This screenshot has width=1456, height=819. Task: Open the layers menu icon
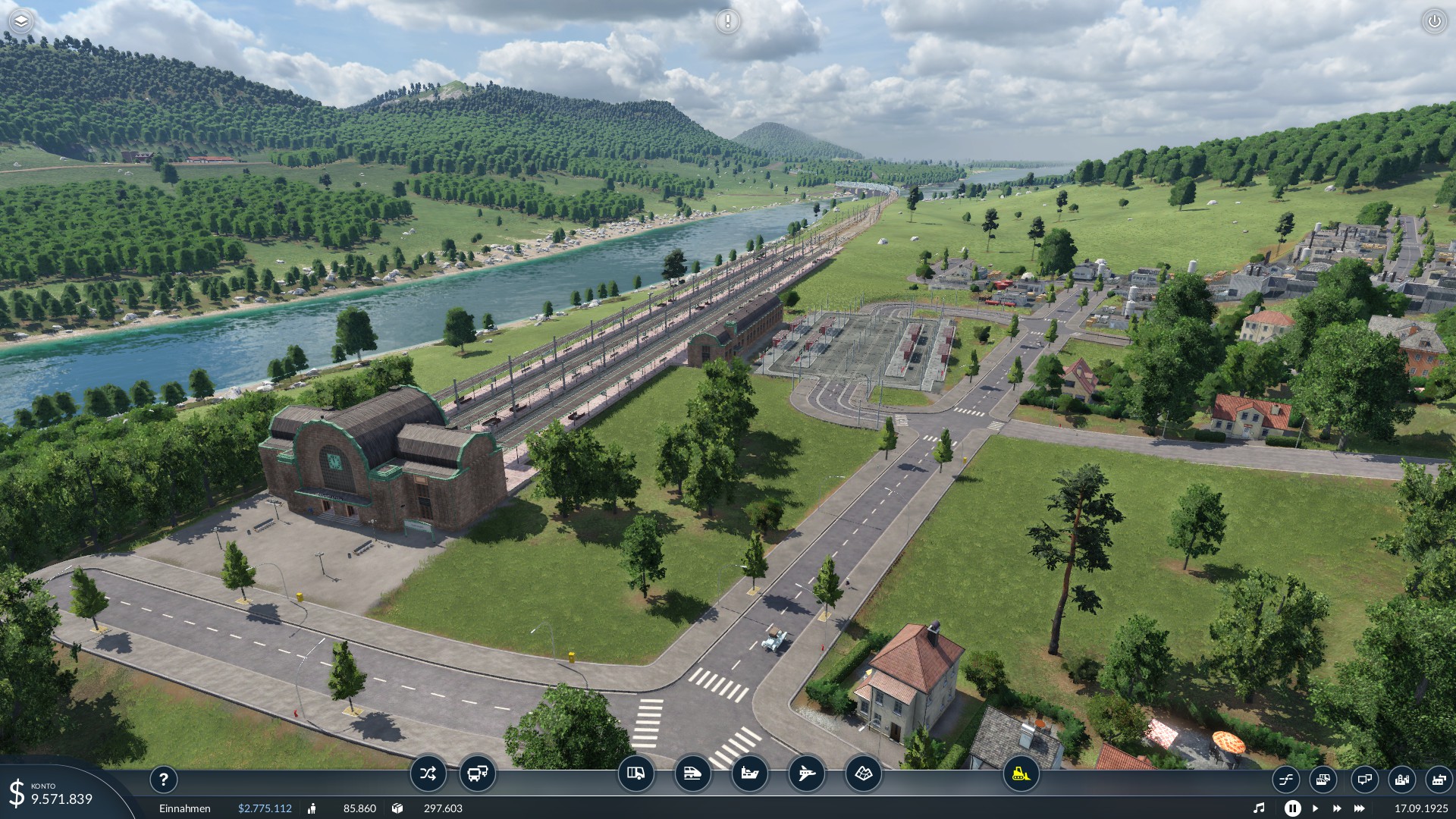point(21,21)
